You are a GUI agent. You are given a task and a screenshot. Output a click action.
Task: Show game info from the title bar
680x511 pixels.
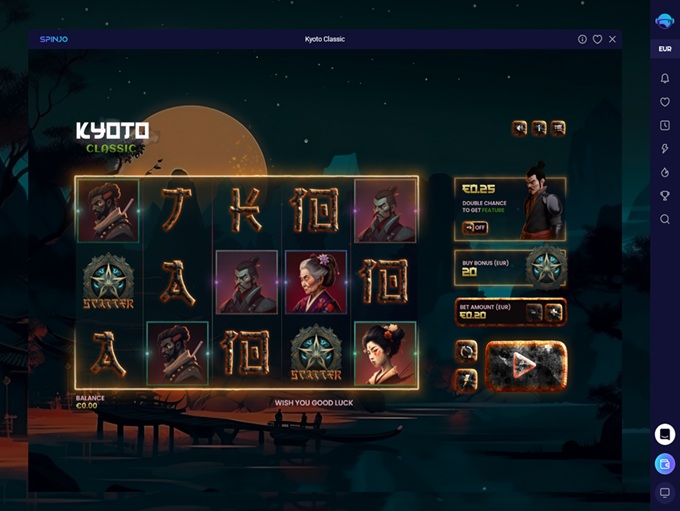582,39
